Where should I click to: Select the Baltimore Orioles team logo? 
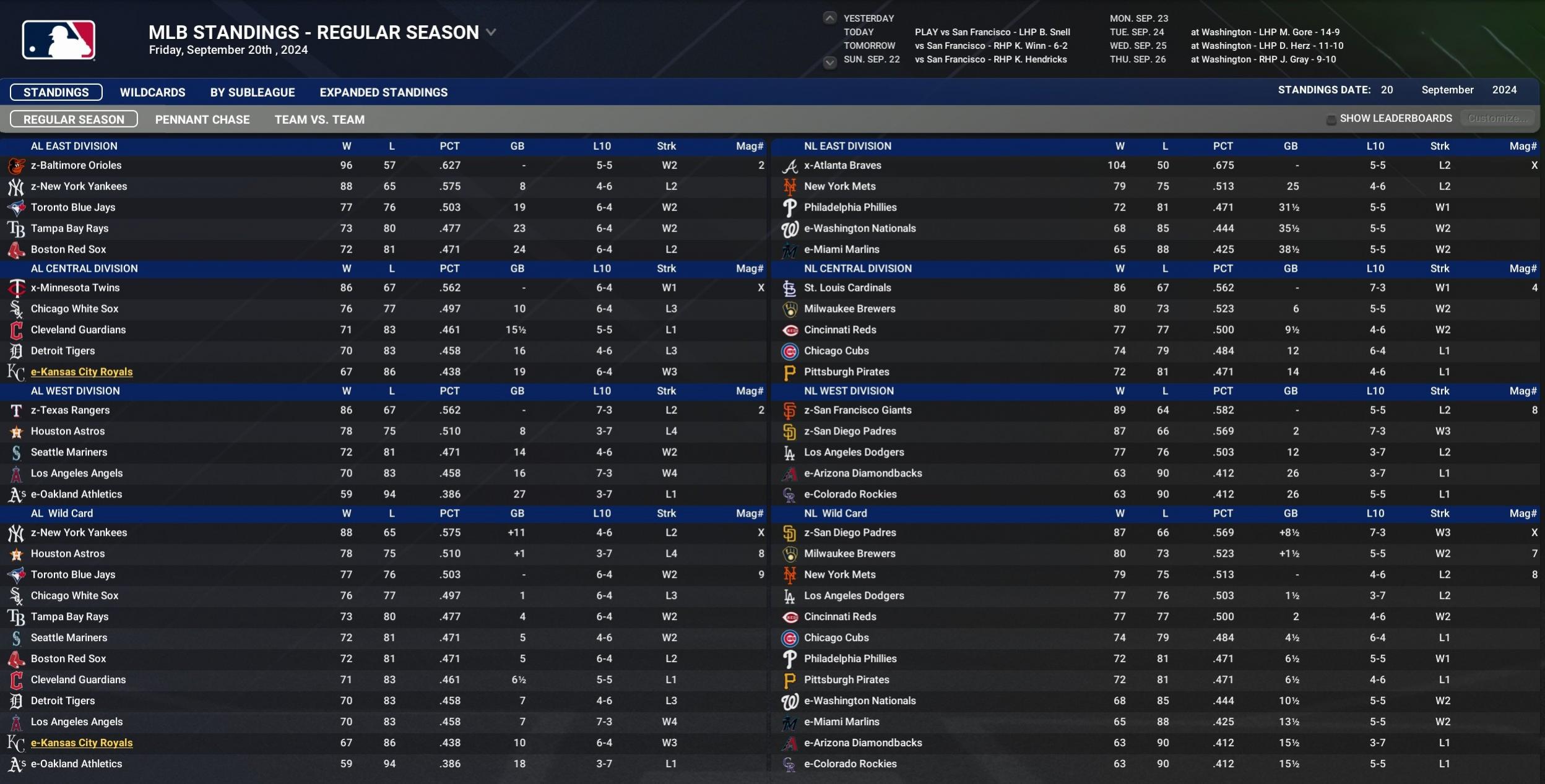pos(17,165)
